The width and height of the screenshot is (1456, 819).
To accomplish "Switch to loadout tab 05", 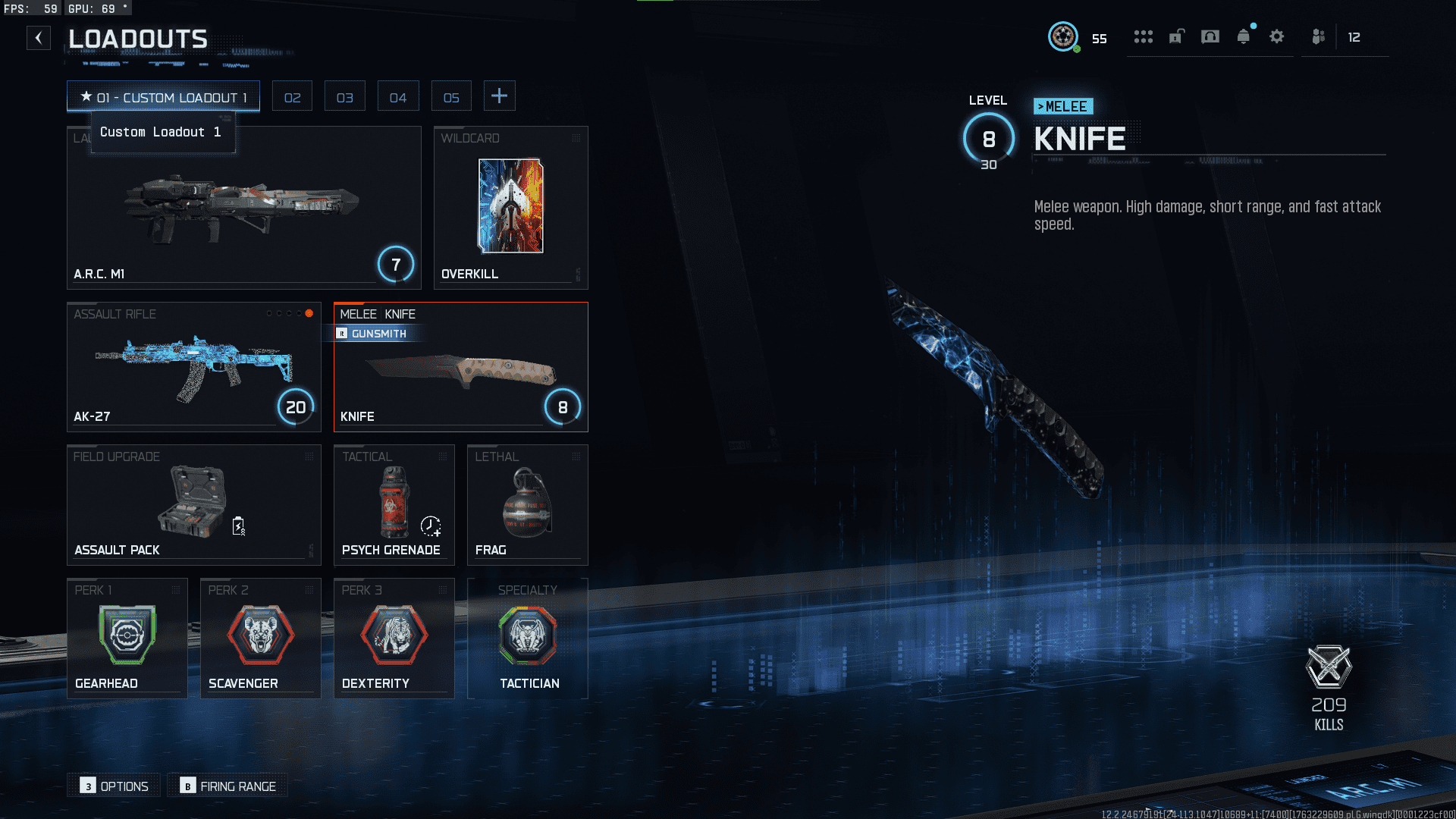I will click(x=451, y=96).
